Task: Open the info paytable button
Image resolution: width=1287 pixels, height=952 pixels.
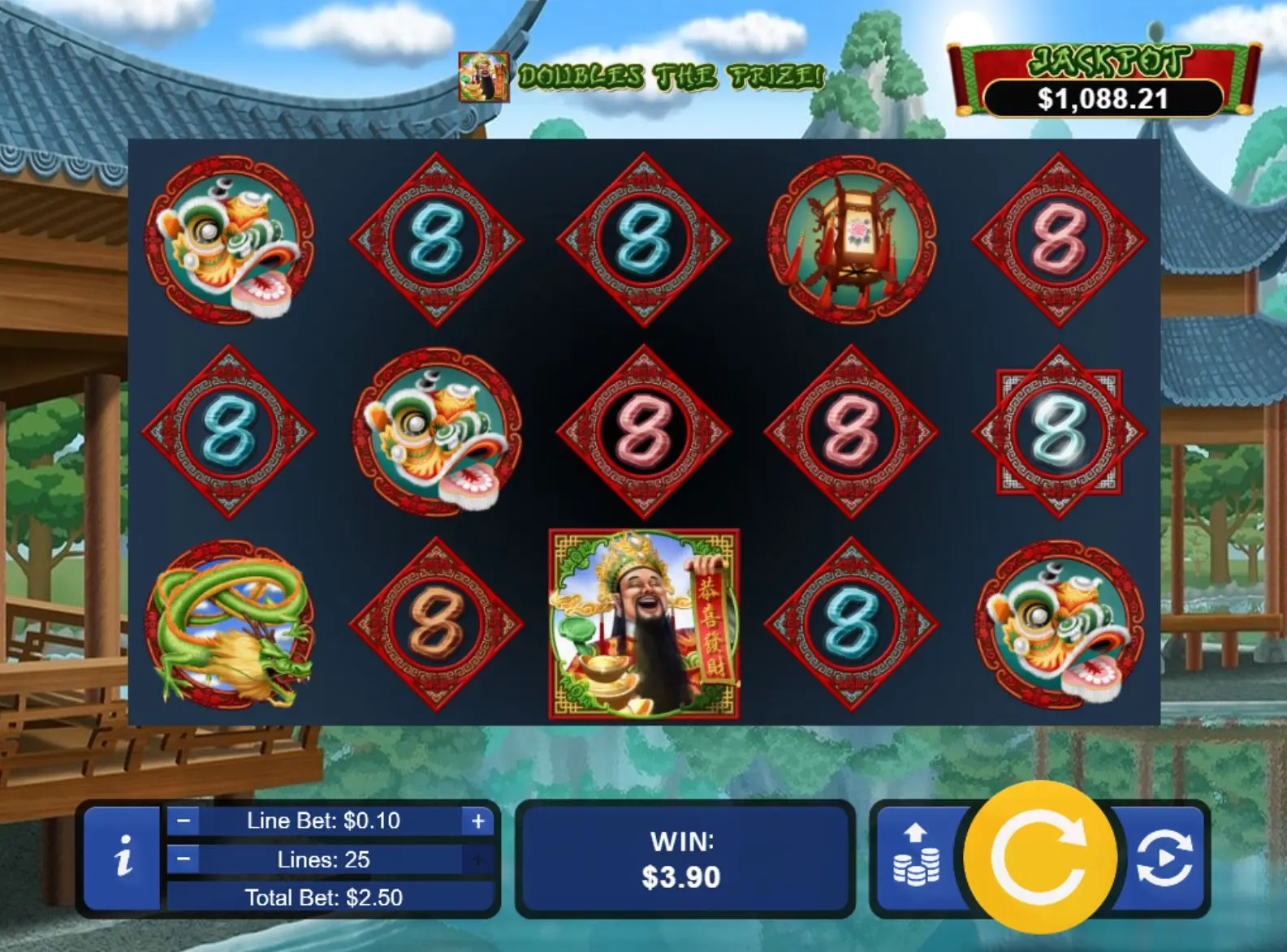Action: 123,858
